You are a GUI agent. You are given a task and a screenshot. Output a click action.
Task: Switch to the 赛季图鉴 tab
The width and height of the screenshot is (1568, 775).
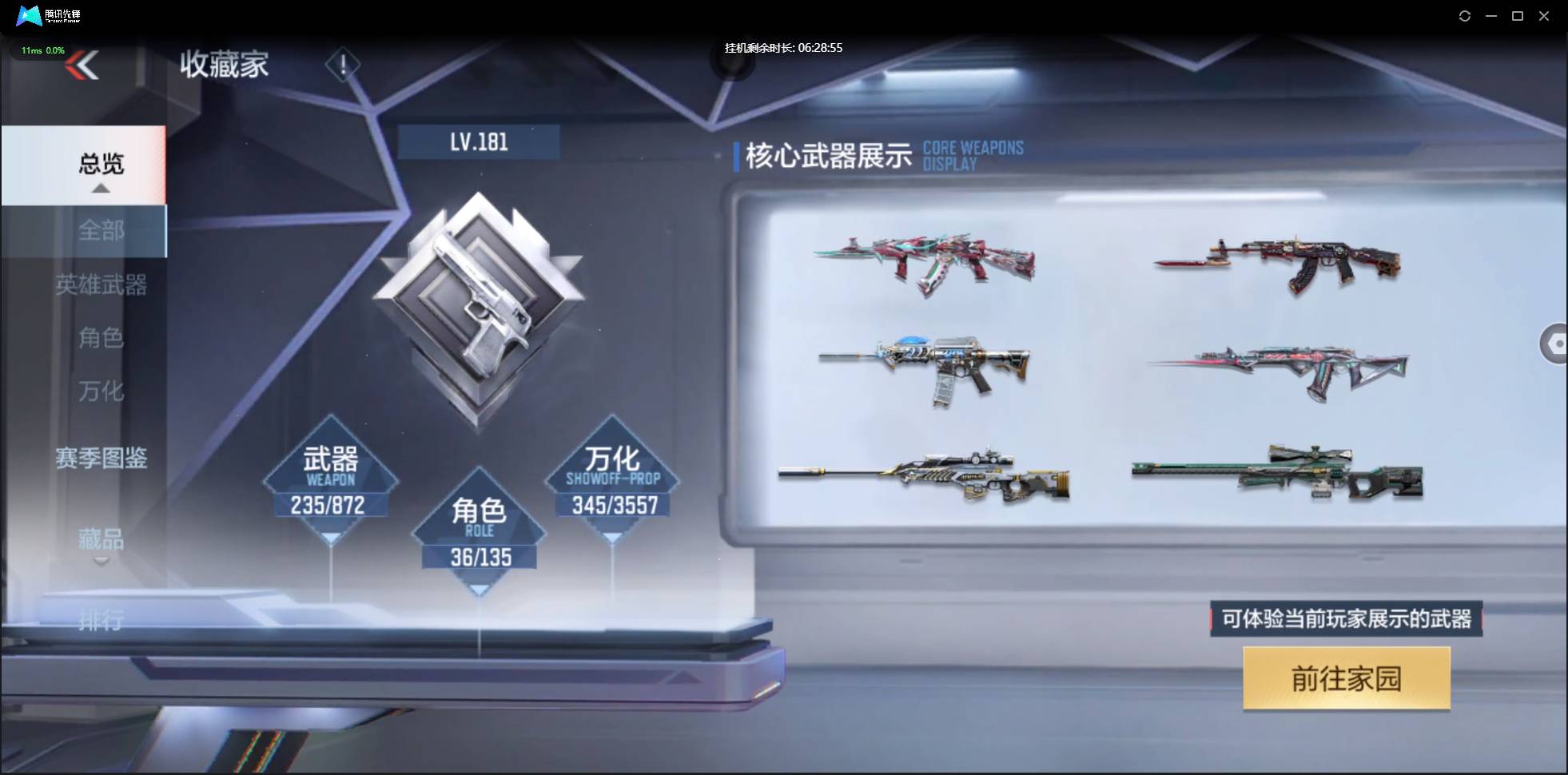coord(101,458)
